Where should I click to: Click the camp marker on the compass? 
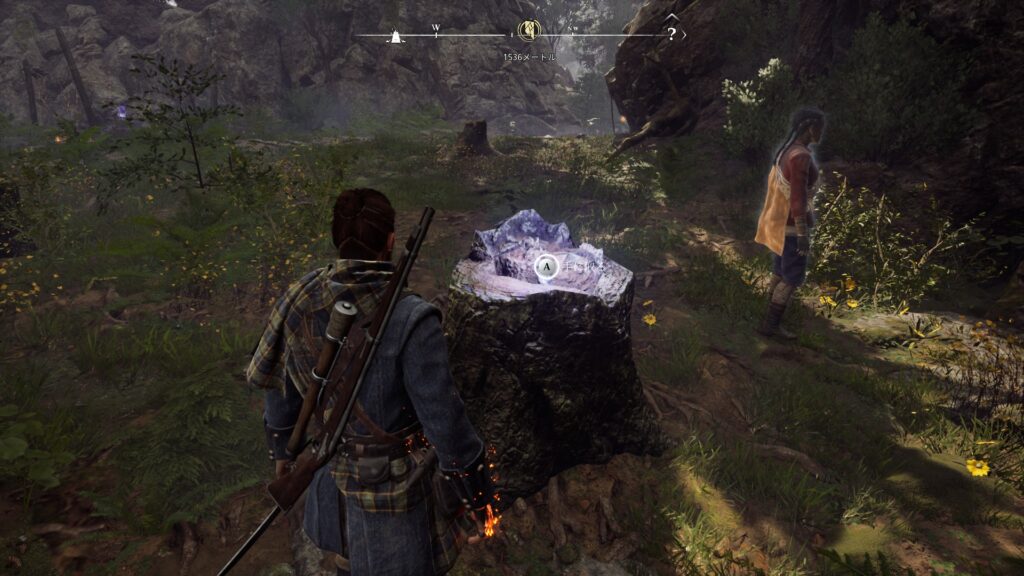[x=397, y=37]
